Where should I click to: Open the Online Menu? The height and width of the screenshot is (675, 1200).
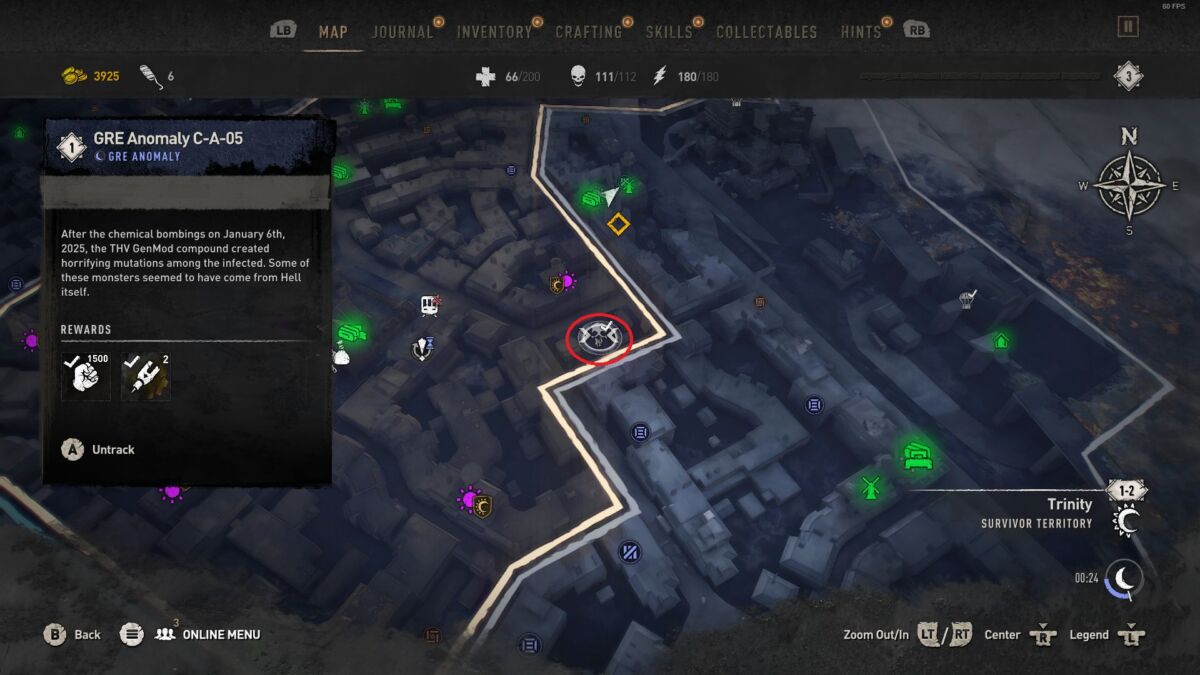point(207,634)
